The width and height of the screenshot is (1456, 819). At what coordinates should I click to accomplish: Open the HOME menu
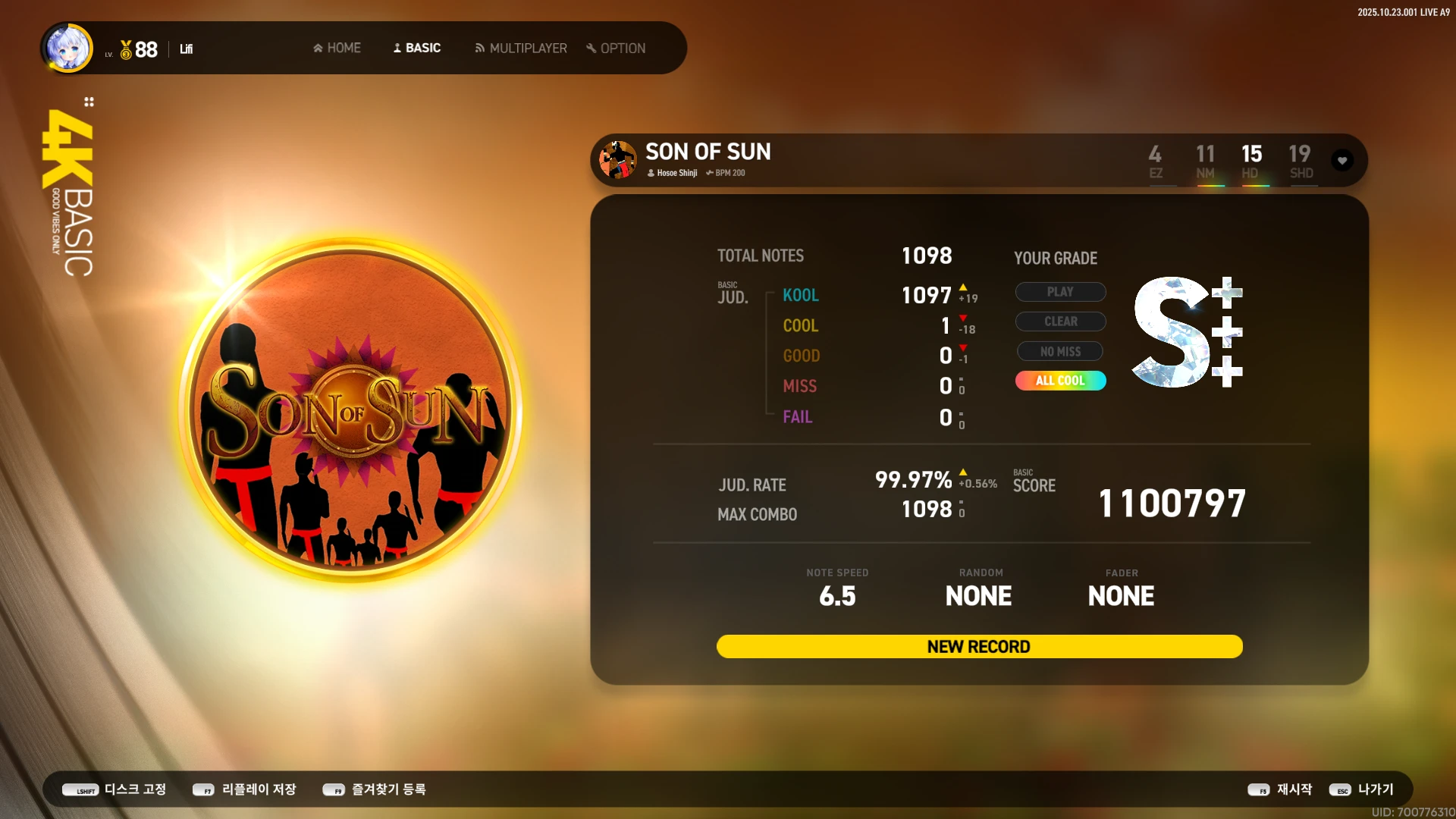tap(337, 48)
